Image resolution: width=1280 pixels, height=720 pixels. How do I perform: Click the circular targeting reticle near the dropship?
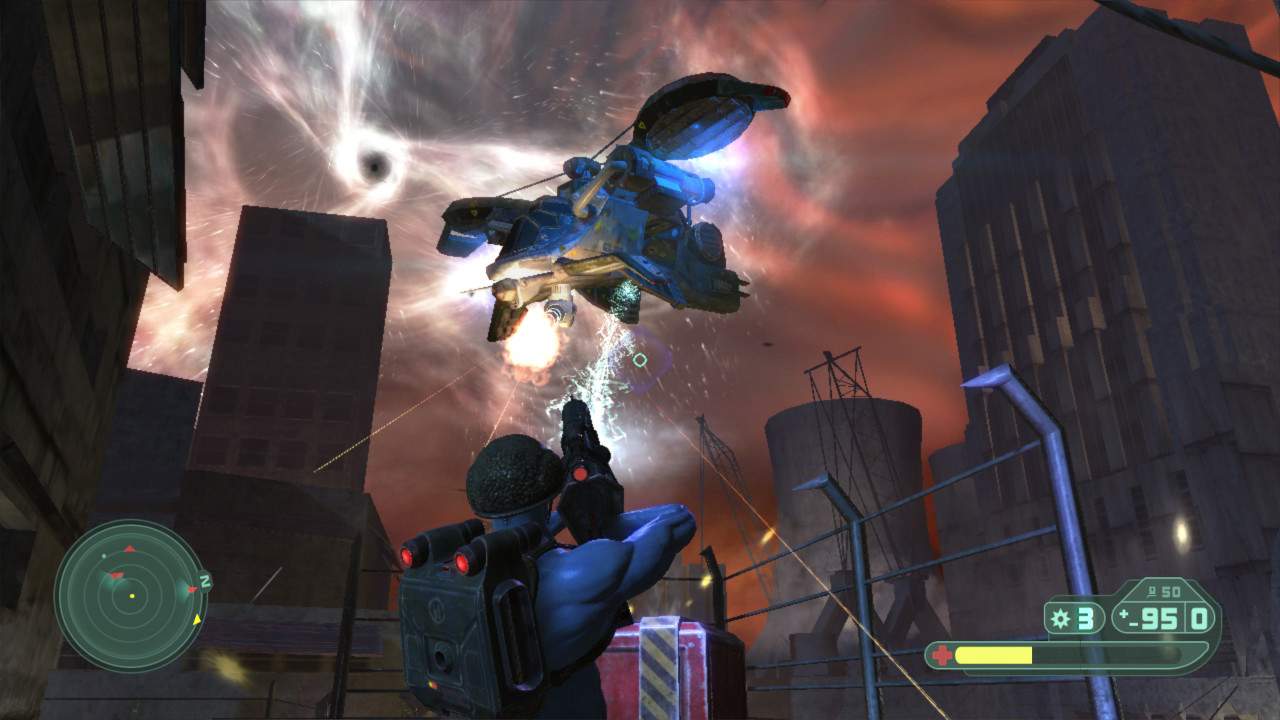tap(641, 360)
